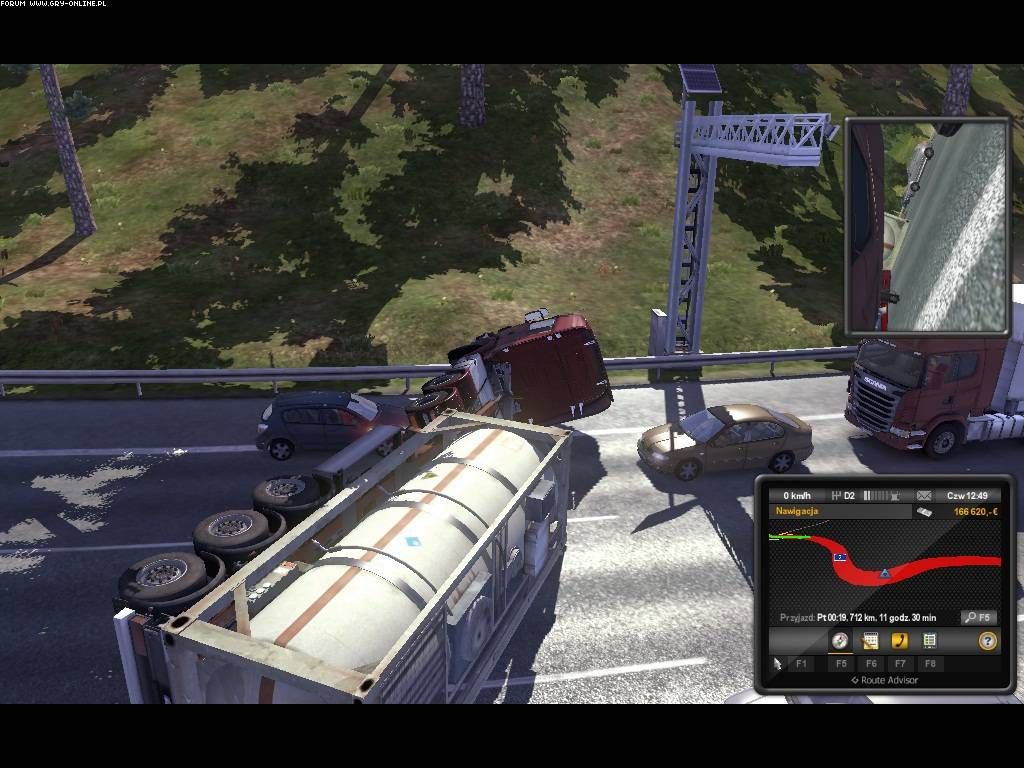Click the Route Advisor title label
This screenshot has width=1024, height=768.
tap(884, 680)
